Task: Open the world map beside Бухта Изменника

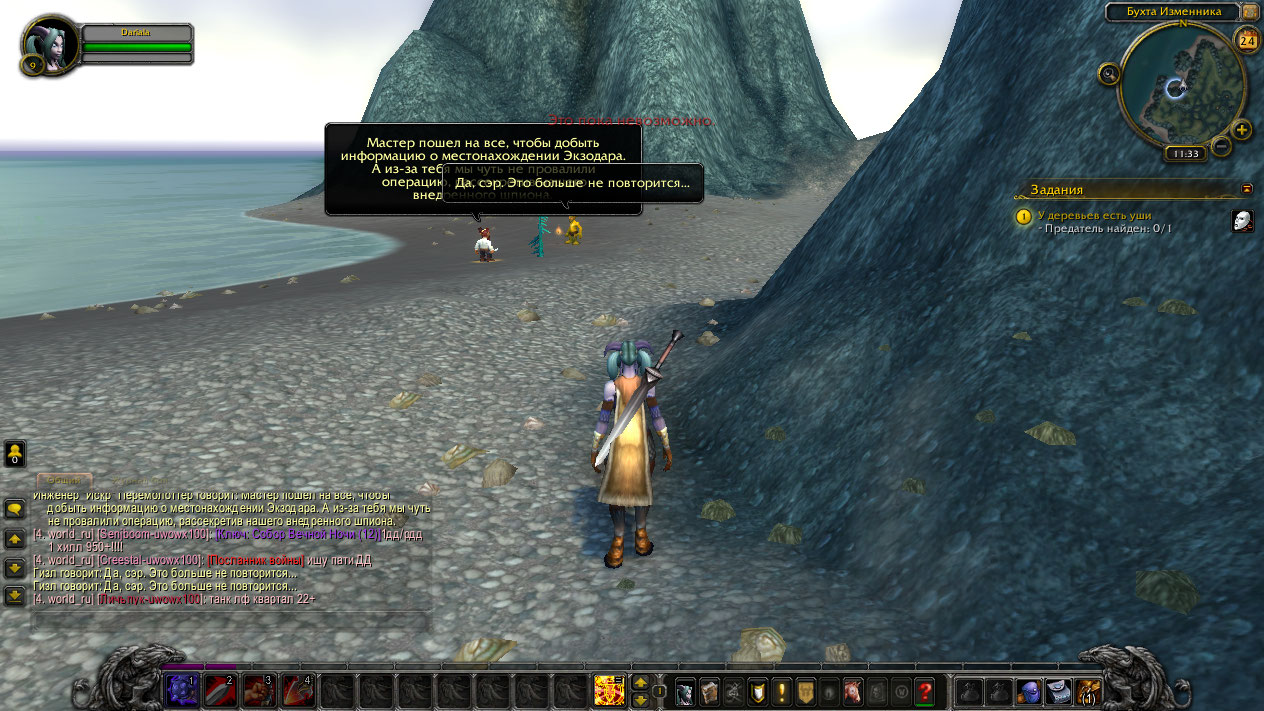Action: pyautogui.click(x=1251, y=12)
